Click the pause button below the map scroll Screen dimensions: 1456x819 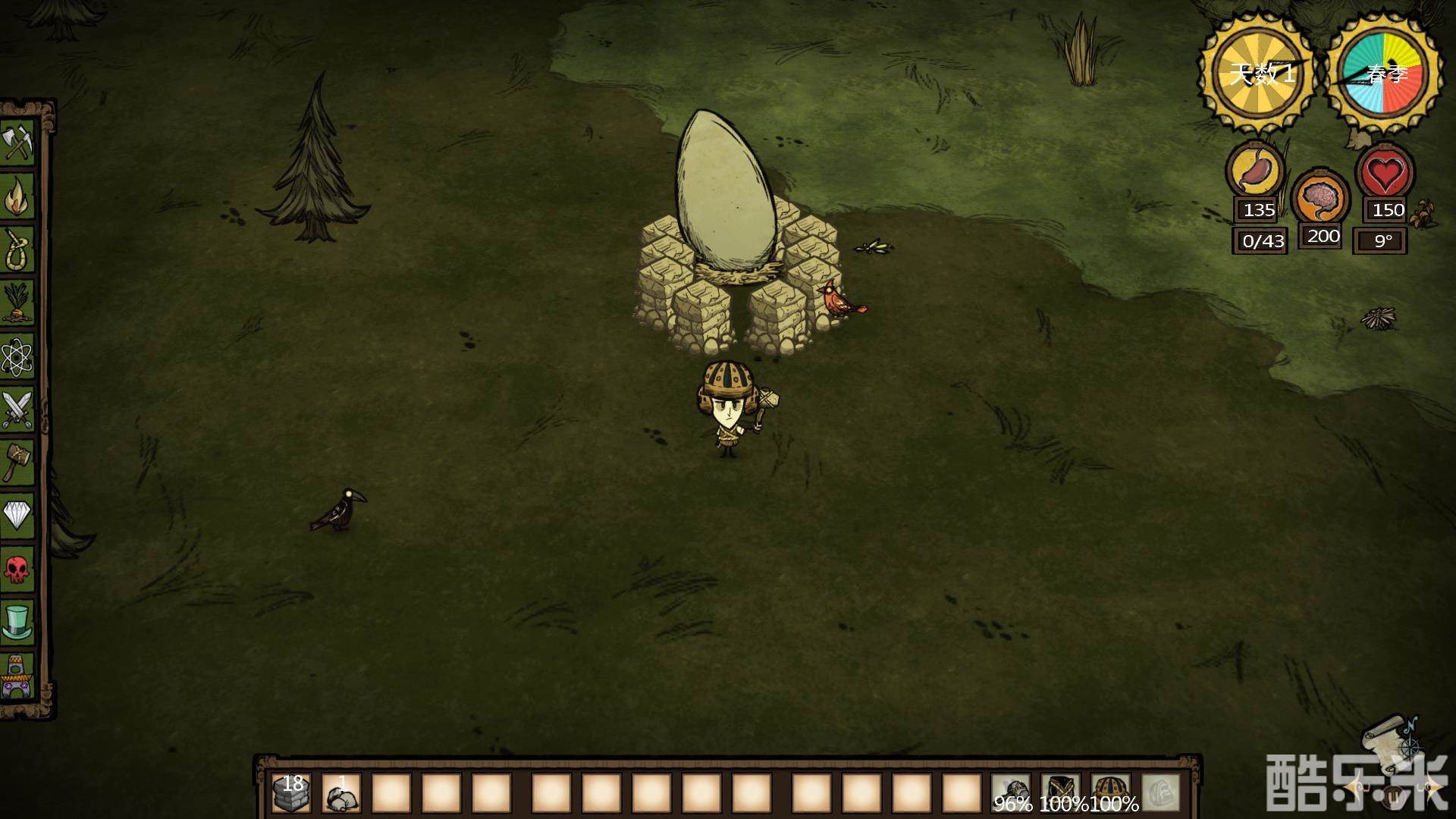pos(1392,795)
